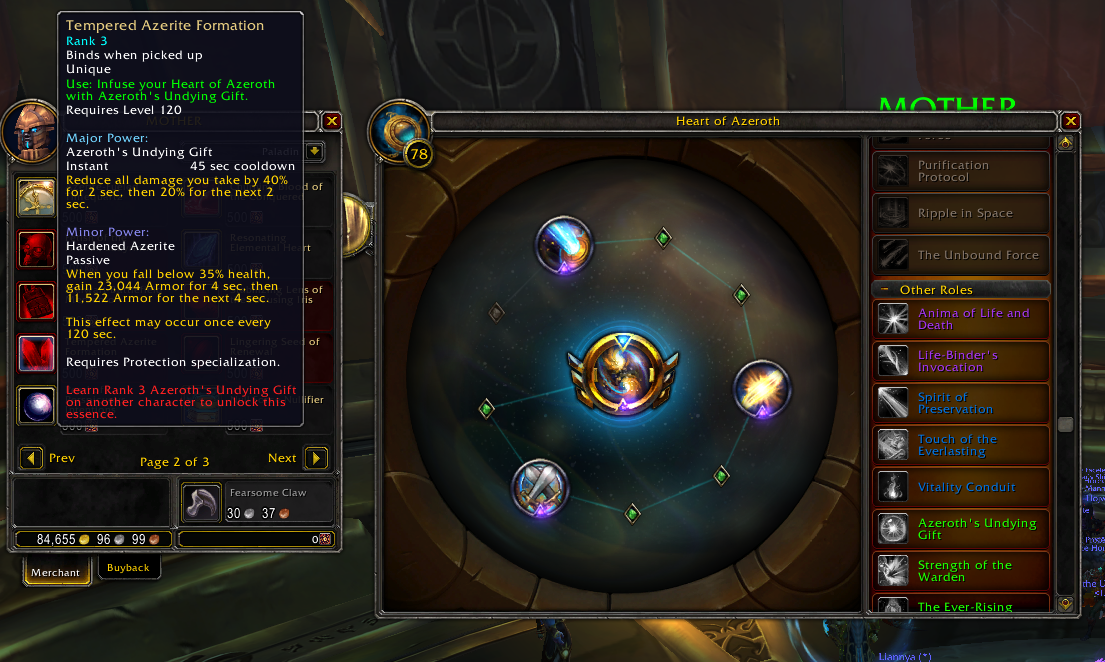Select the Life-Binder's Invocation essence
The height and width of the screenshot is (662, 1105).
962,361
